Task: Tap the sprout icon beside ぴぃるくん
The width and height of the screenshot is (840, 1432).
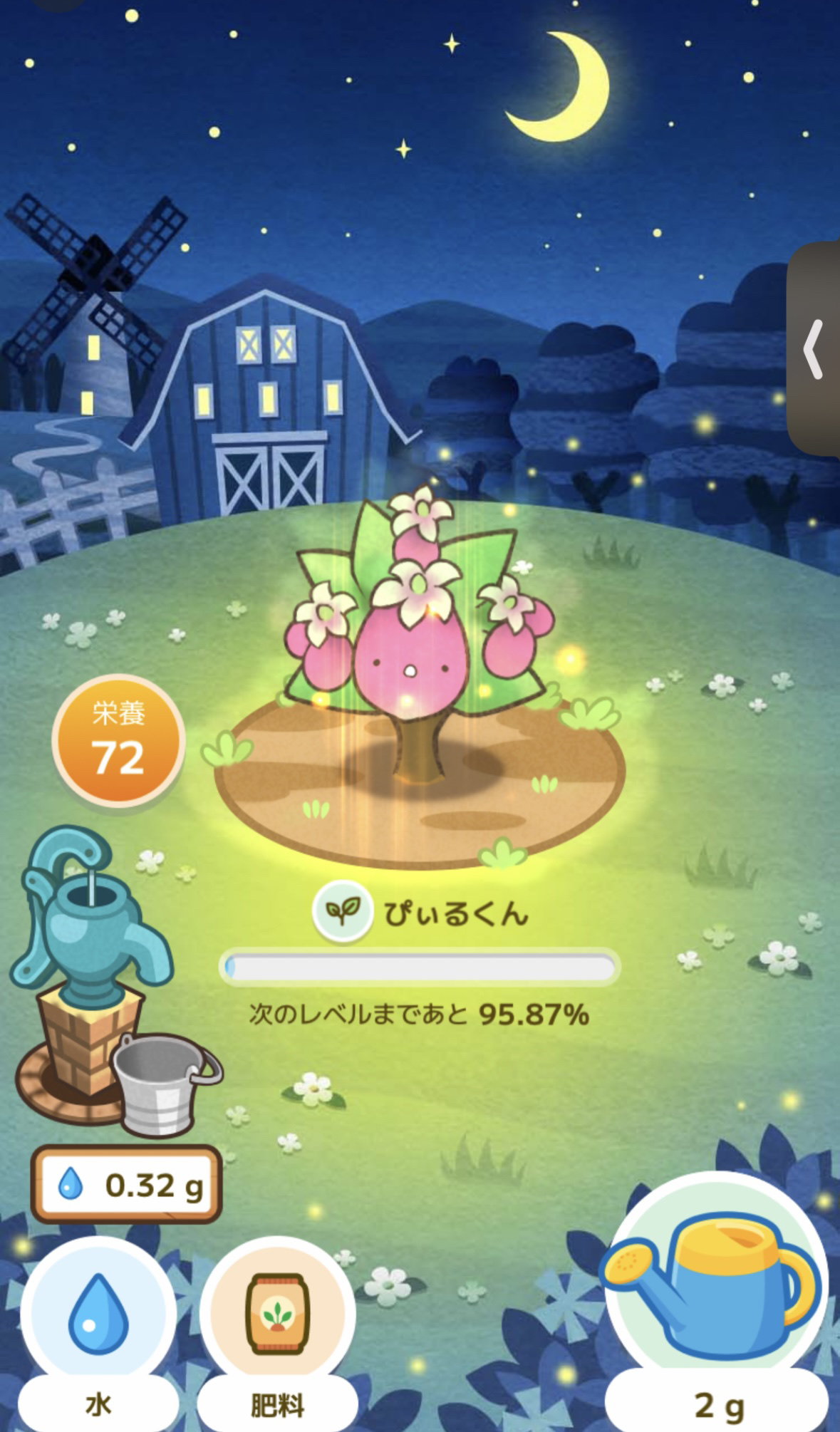Action: click(x=343, y=910)
